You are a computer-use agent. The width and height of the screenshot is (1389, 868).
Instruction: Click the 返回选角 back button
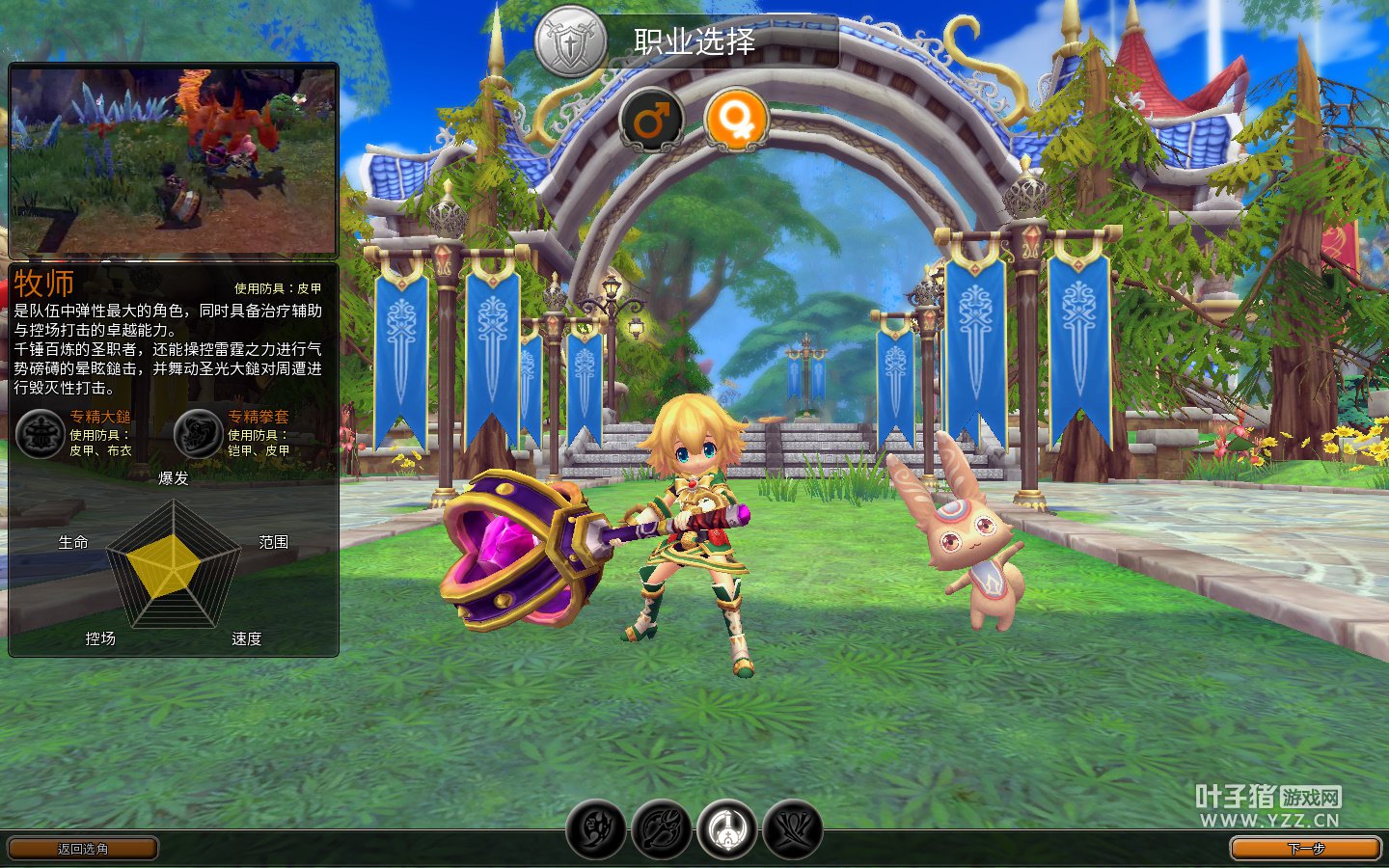click(x=83, y=849)
